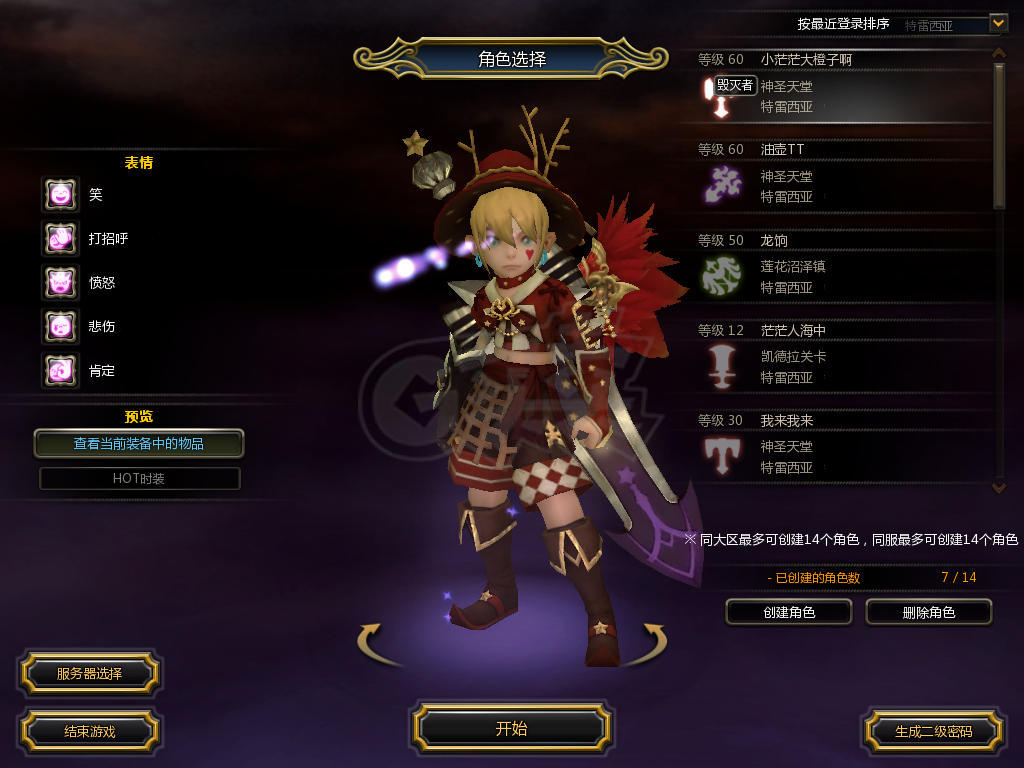The height and width of the screenshot is (768, 1024).
Task: Open the 按最近登录排序 sort dropdown
Action: 998,22
